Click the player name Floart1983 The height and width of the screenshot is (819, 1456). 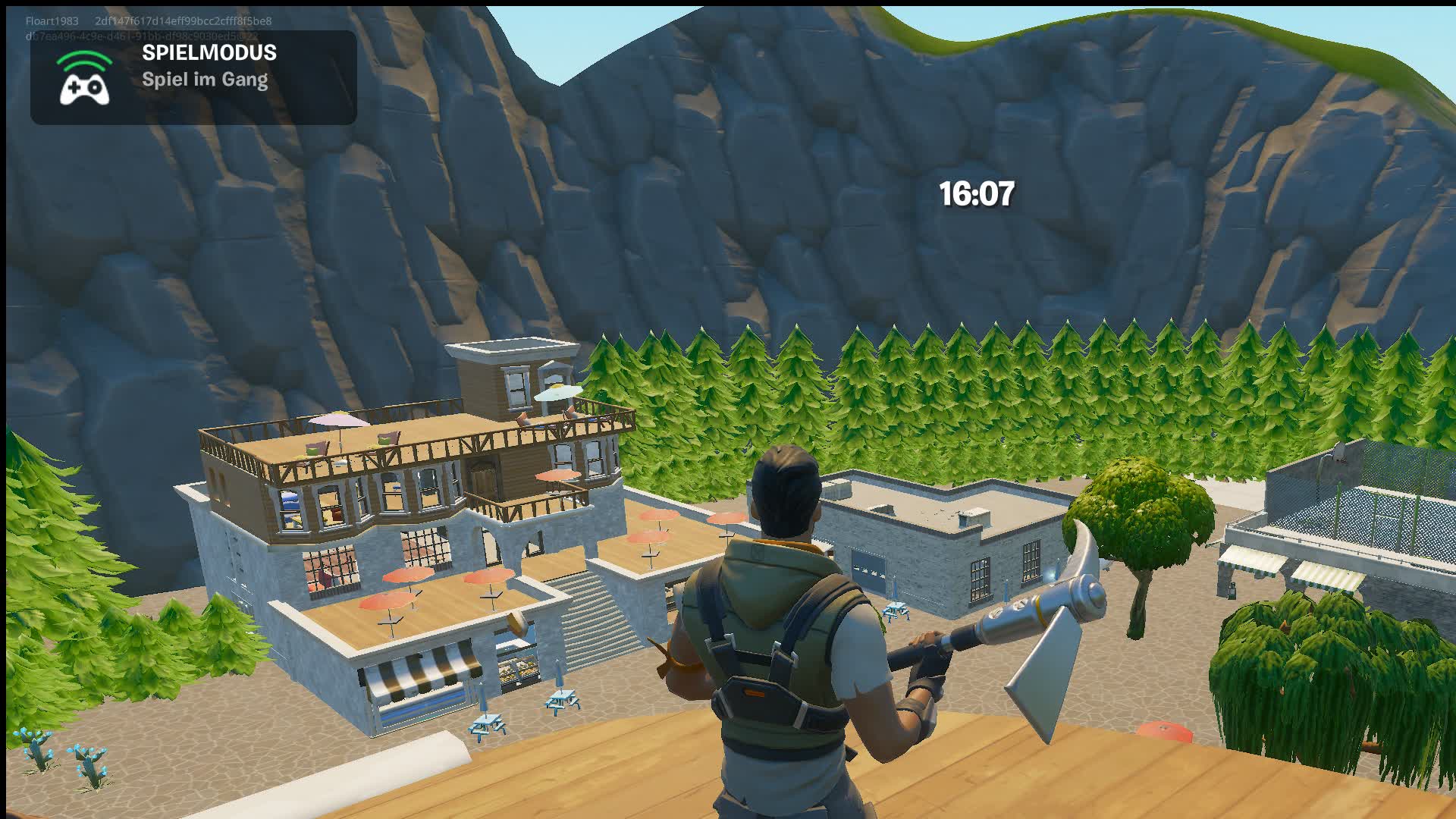click(x=50, y=21)
